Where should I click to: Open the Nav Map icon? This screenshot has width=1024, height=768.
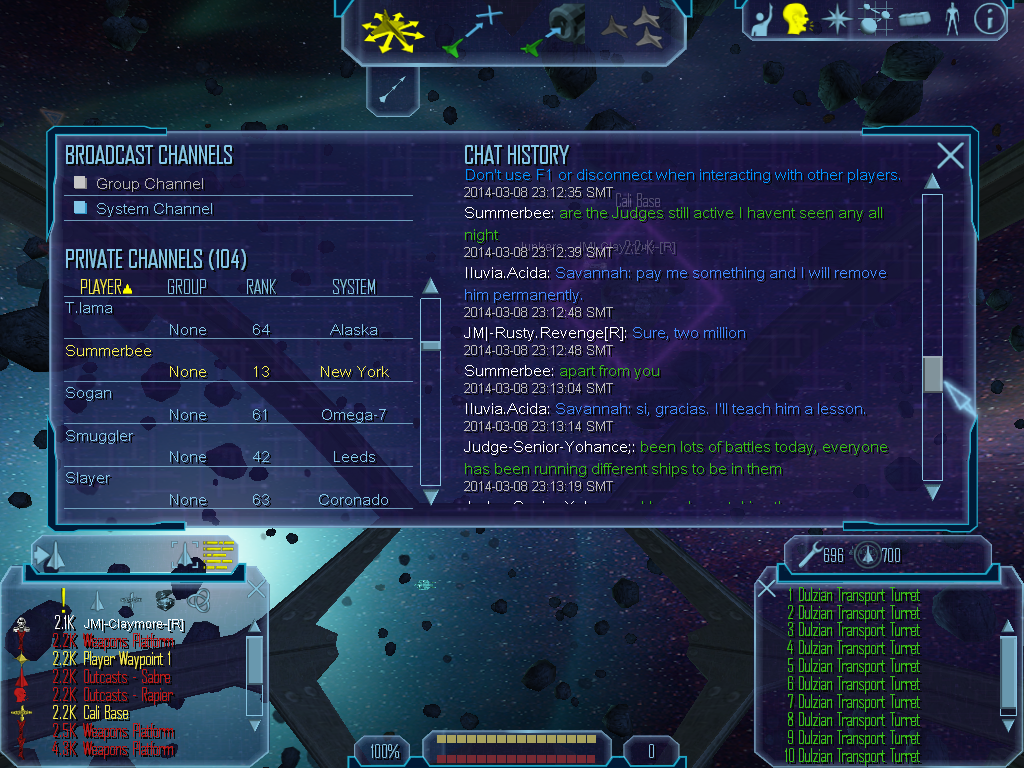(875, 19)
